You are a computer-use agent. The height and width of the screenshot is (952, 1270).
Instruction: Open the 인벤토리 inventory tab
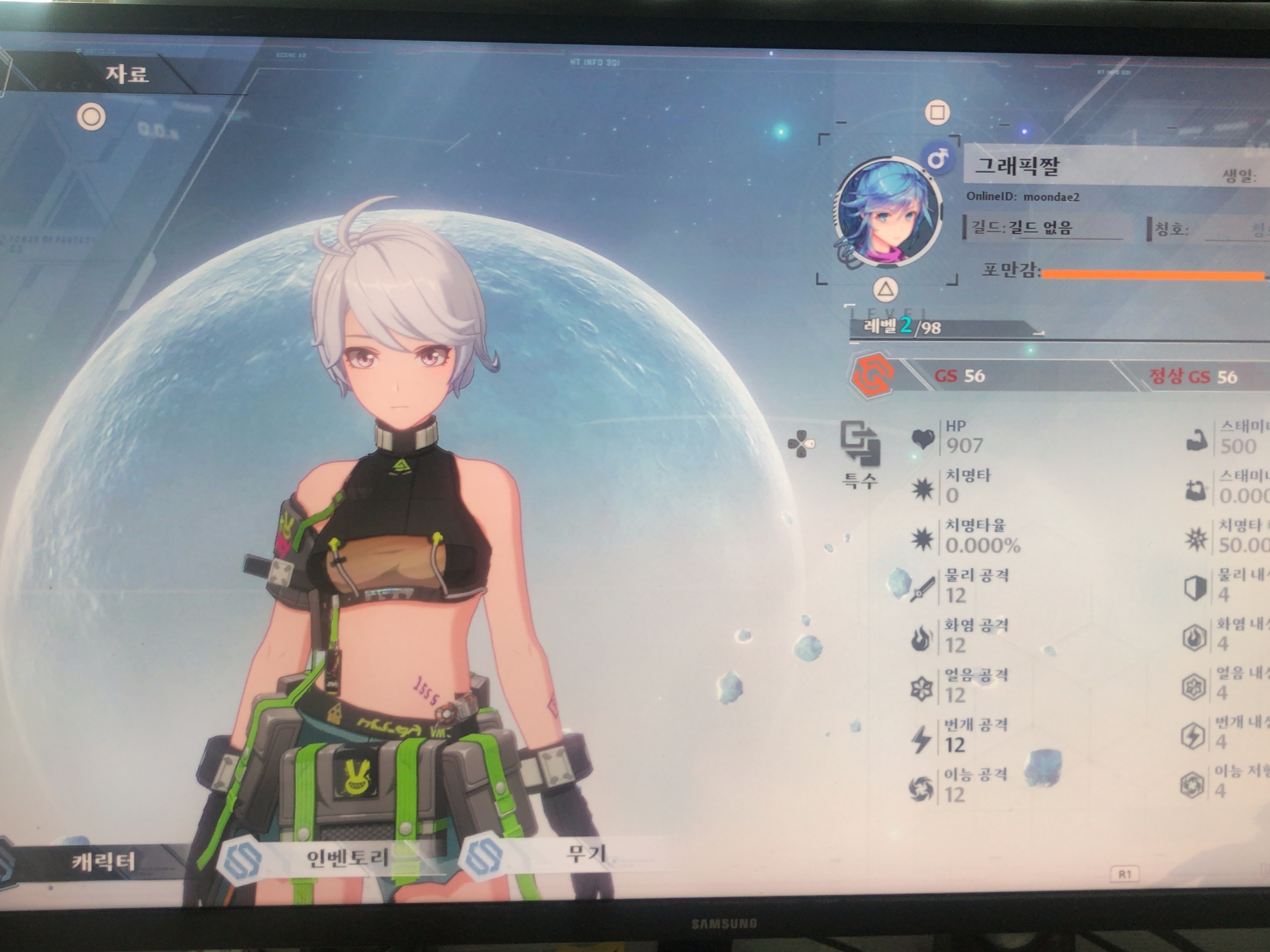coord(347,857)
